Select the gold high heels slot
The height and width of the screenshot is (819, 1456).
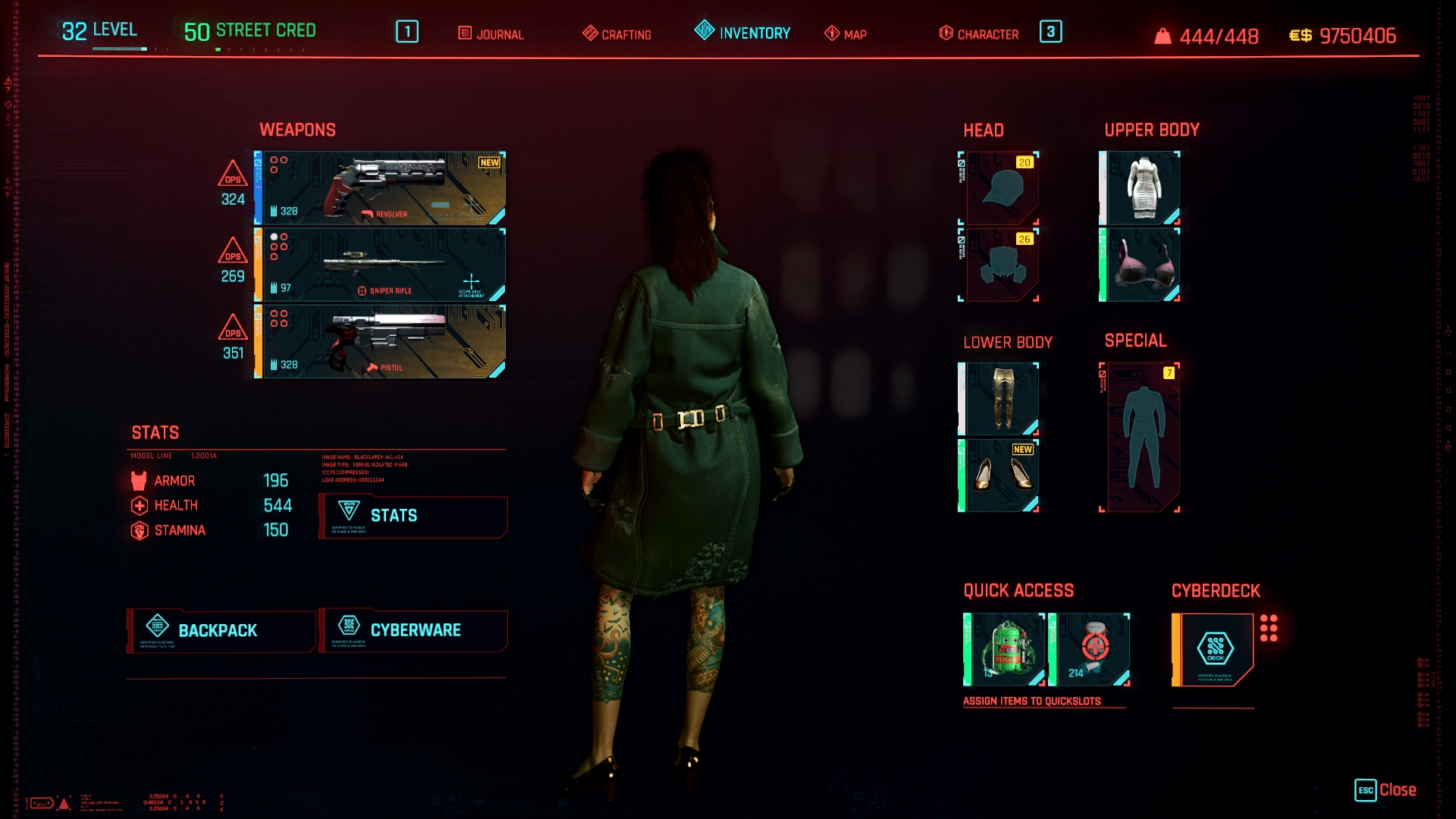pyautogui.click(x=999, y=475)
